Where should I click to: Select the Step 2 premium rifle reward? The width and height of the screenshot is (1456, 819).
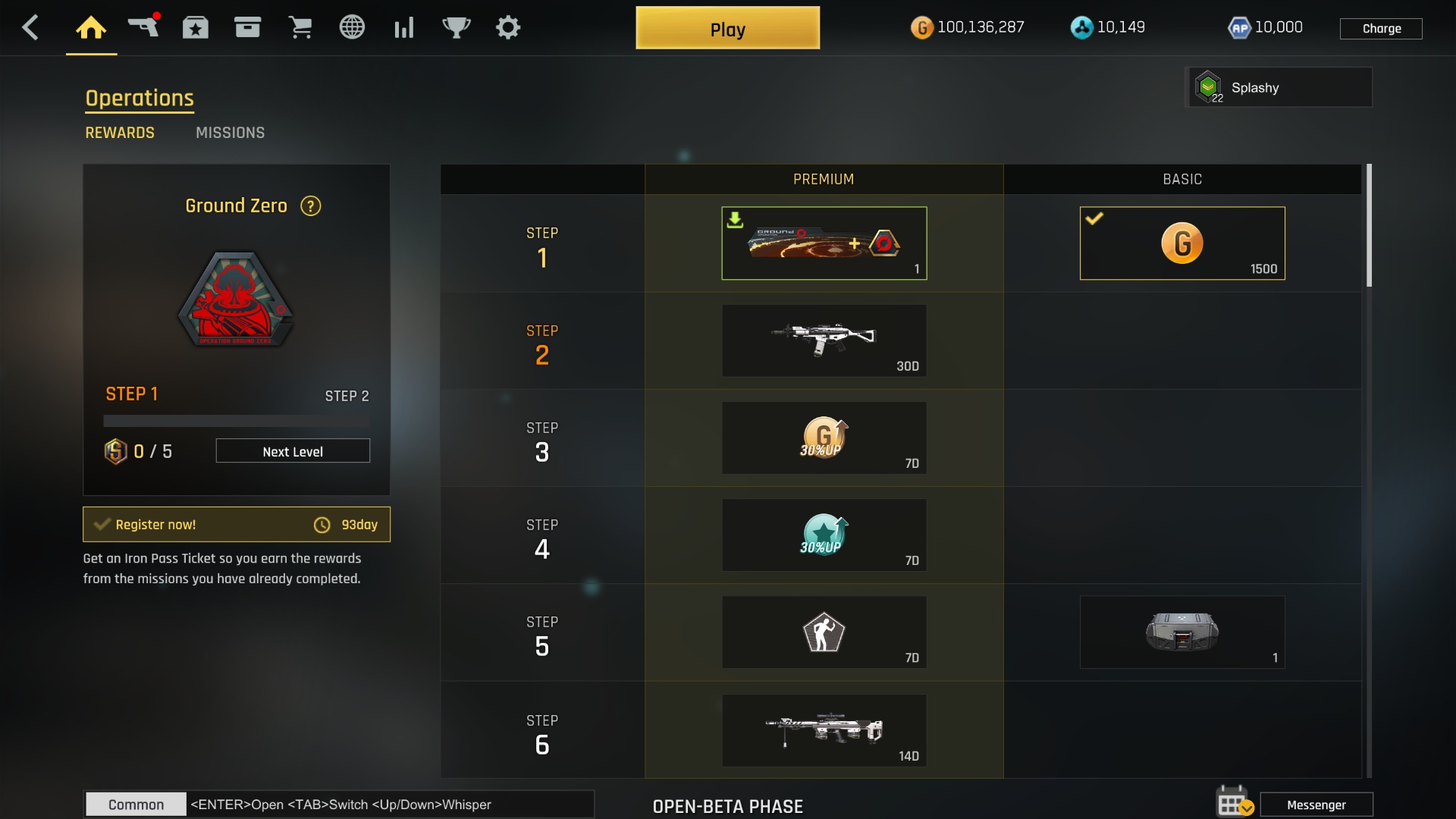pyautogui.click(x=824, y=340)
